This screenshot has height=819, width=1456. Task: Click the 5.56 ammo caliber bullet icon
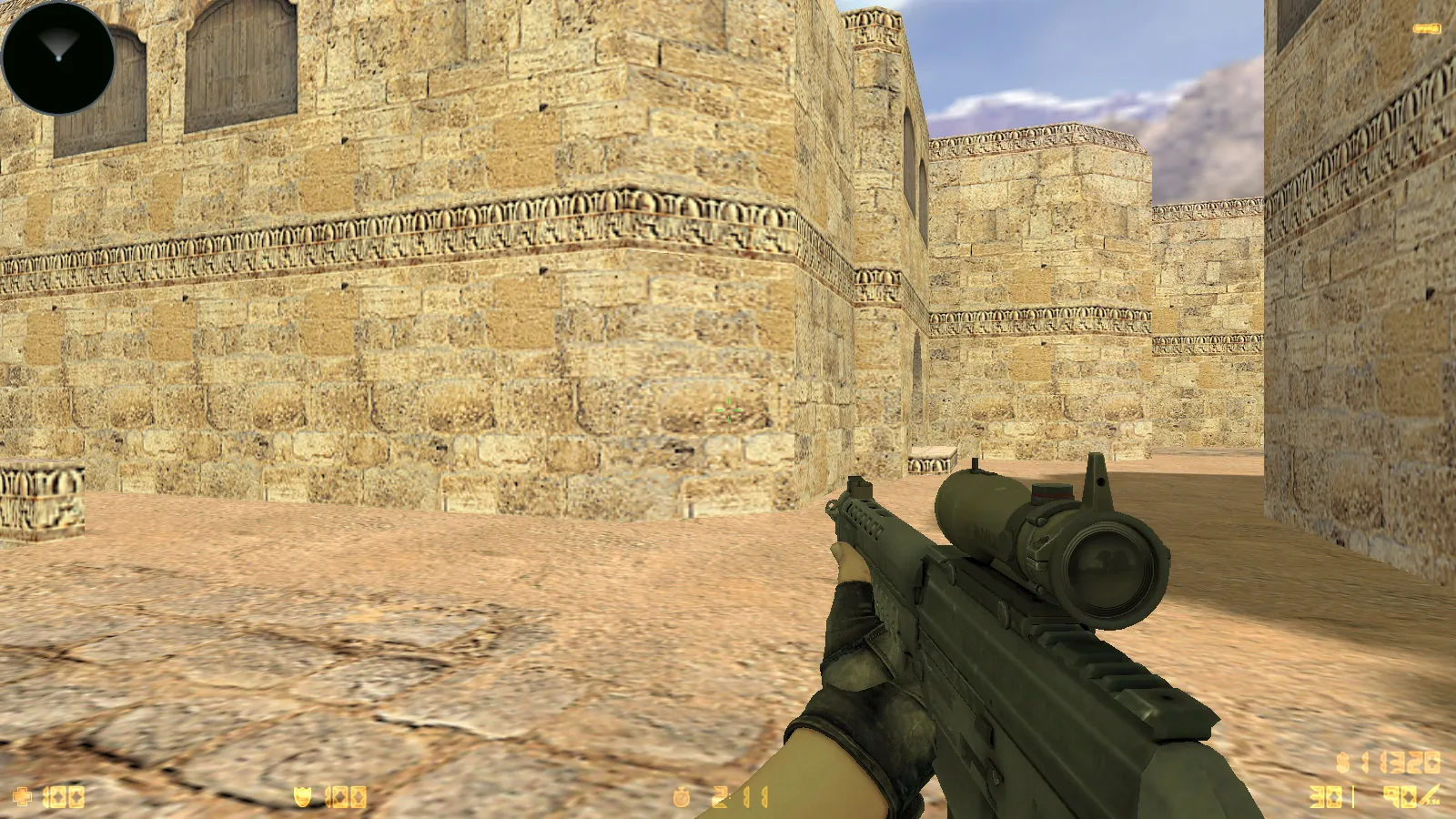pos(1431,795)
